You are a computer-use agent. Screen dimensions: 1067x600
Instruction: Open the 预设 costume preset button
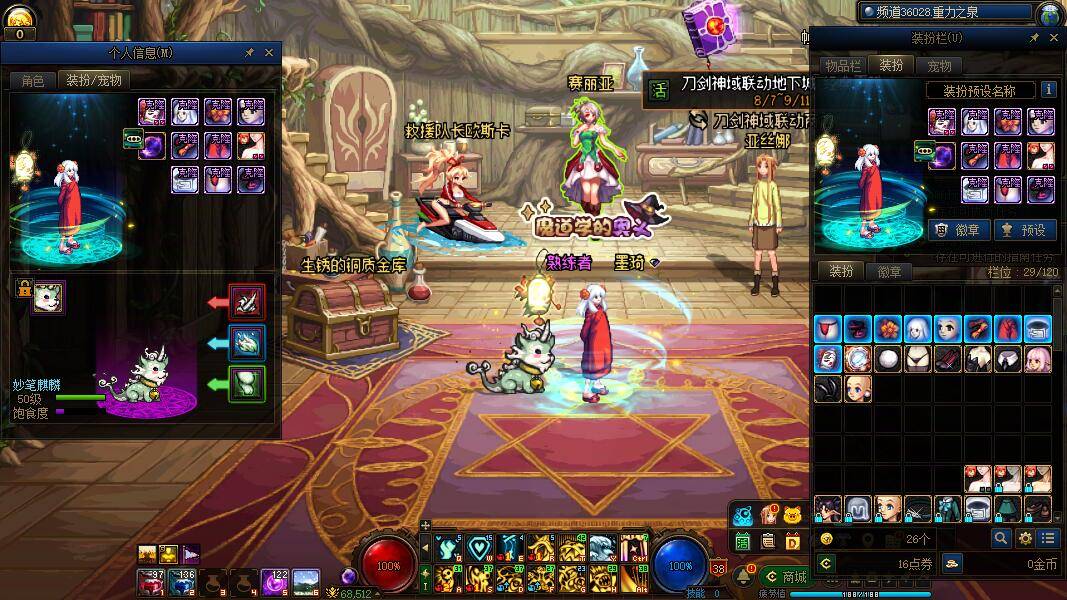(x=1025, y=229)
